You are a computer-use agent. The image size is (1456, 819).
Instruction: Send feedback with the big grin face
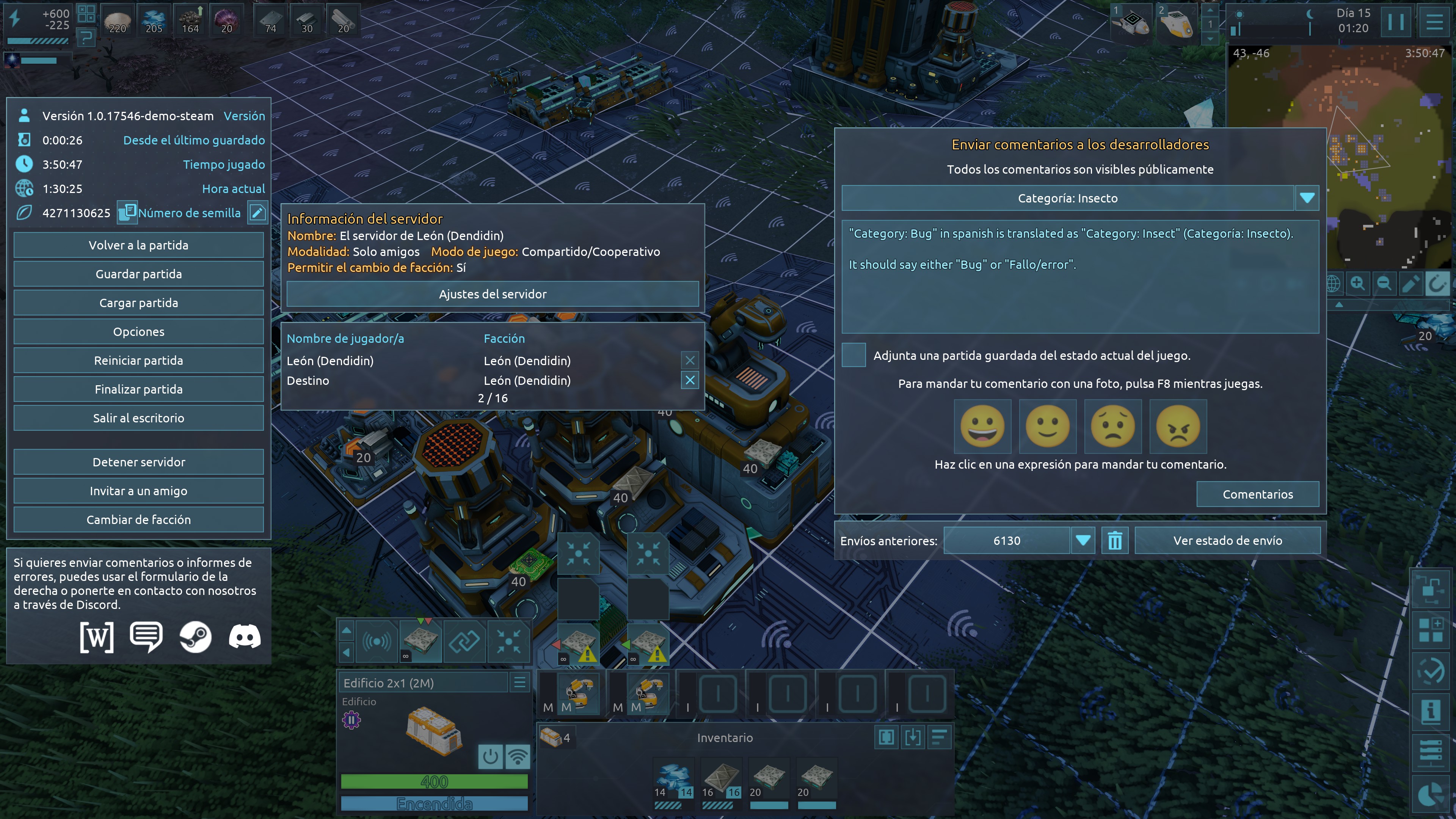point(982,426)
